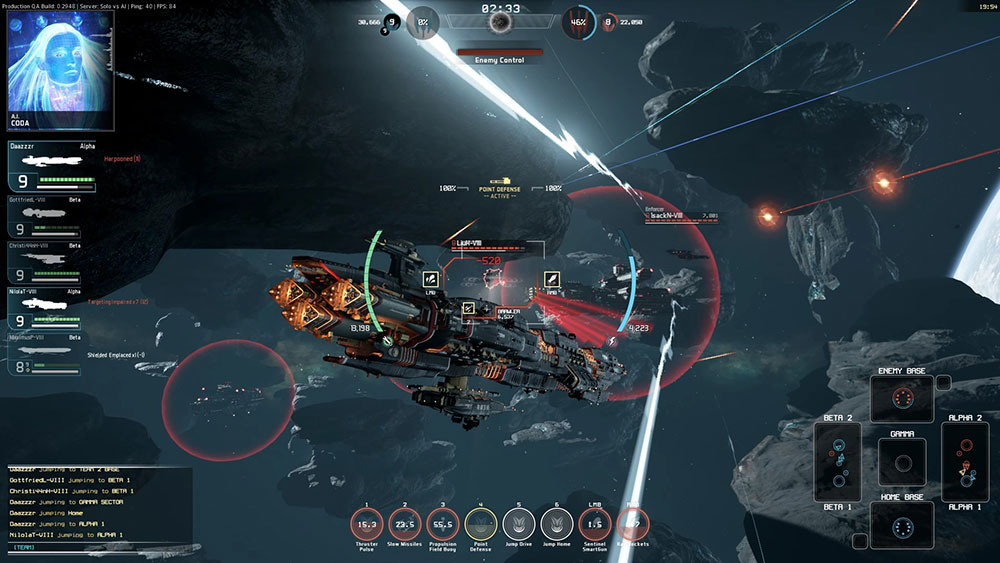
Task: Activate the Thruster Pulse ability
Action: 366,524
